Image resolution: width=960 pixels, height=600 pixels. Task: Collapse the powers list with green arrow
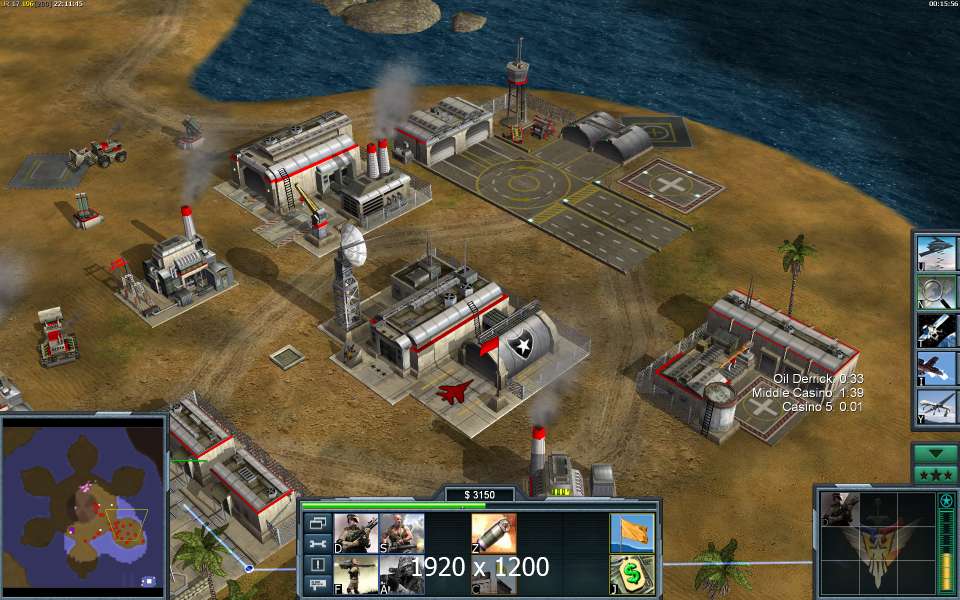pyautogui.click(x=937, y=453)
